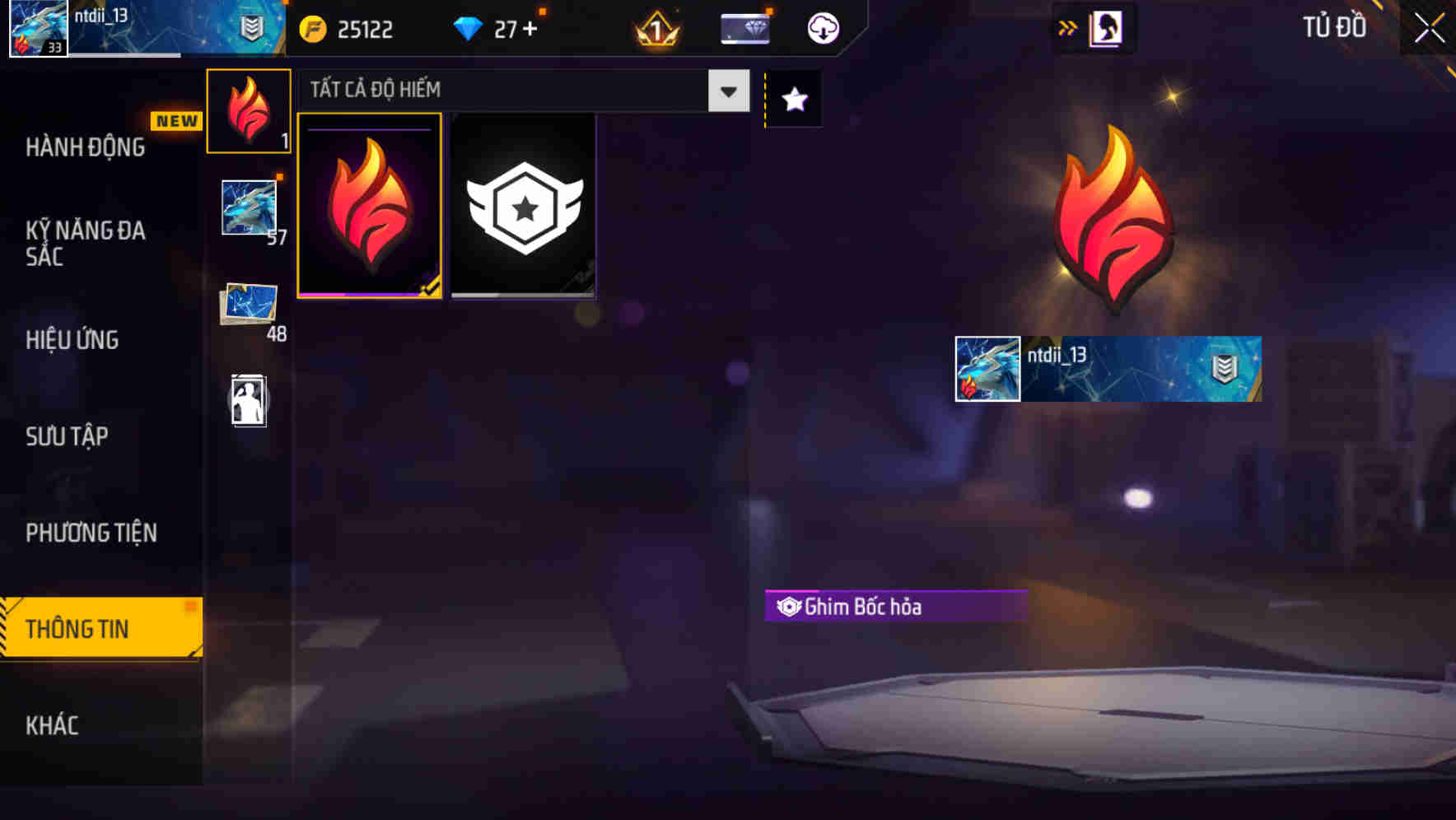Click the diamond membership card icon
The height and width of the screenshot is (820, 1456).
coord(744,27)
